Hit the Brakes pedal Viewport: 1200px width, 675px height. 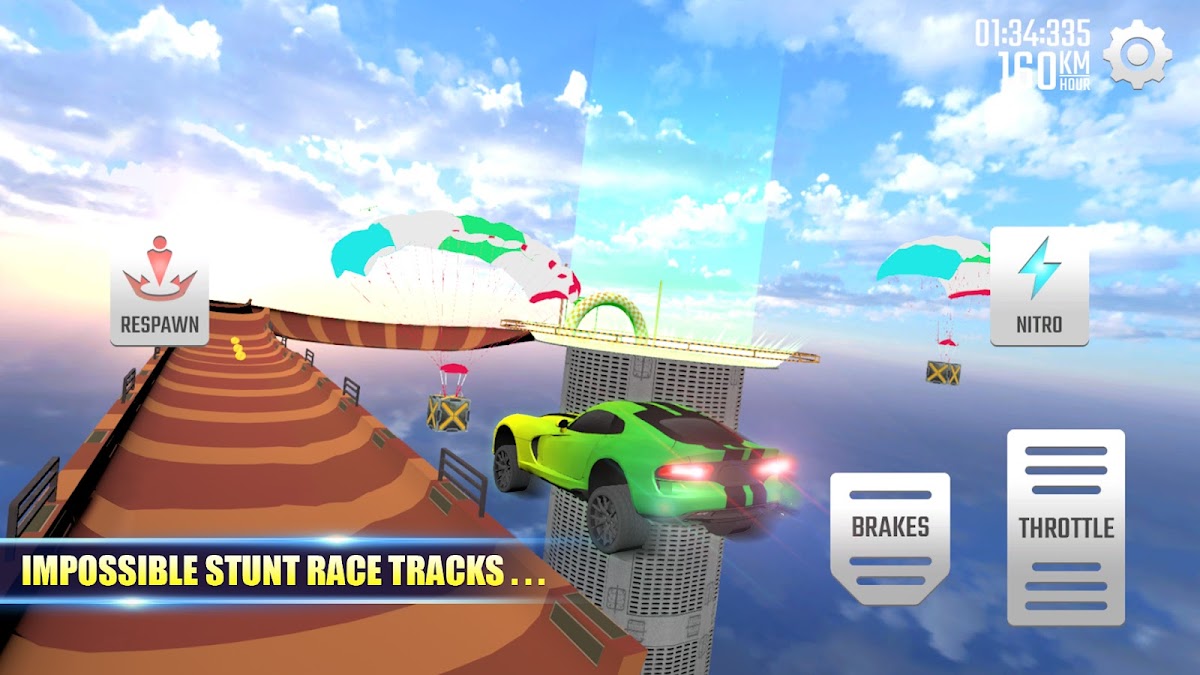tap(890, 537)
